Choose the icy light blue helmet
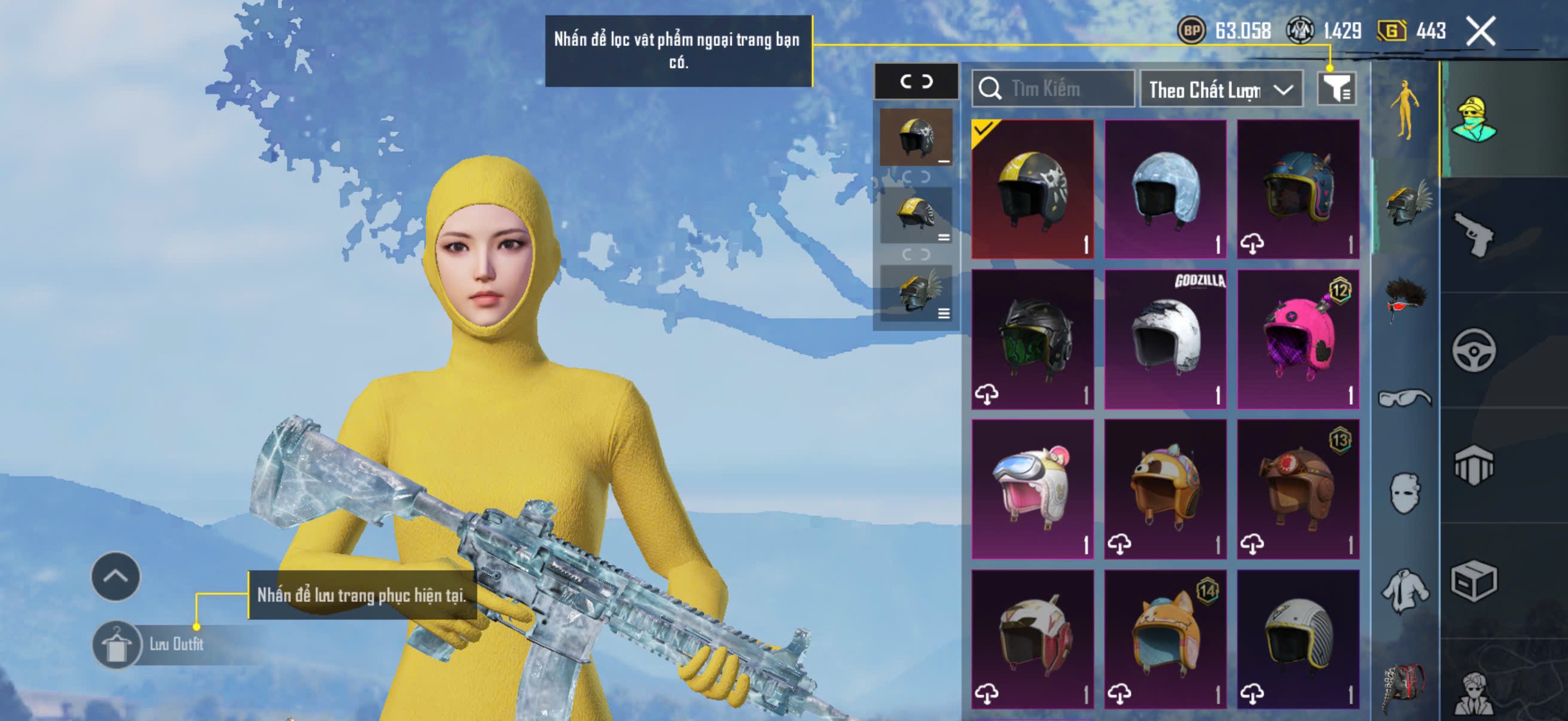Viewport: 1568px width, 721px height. coord(1165,190)
